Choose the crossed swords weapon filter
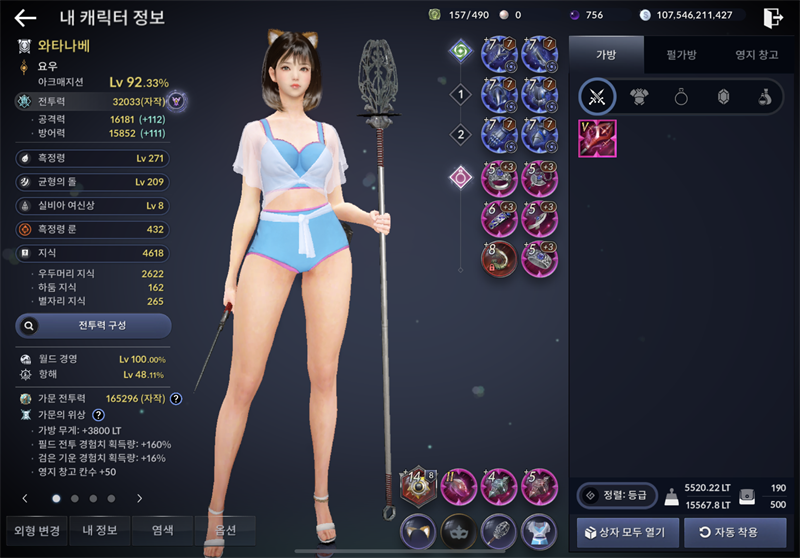 click(x=598, y=97)
